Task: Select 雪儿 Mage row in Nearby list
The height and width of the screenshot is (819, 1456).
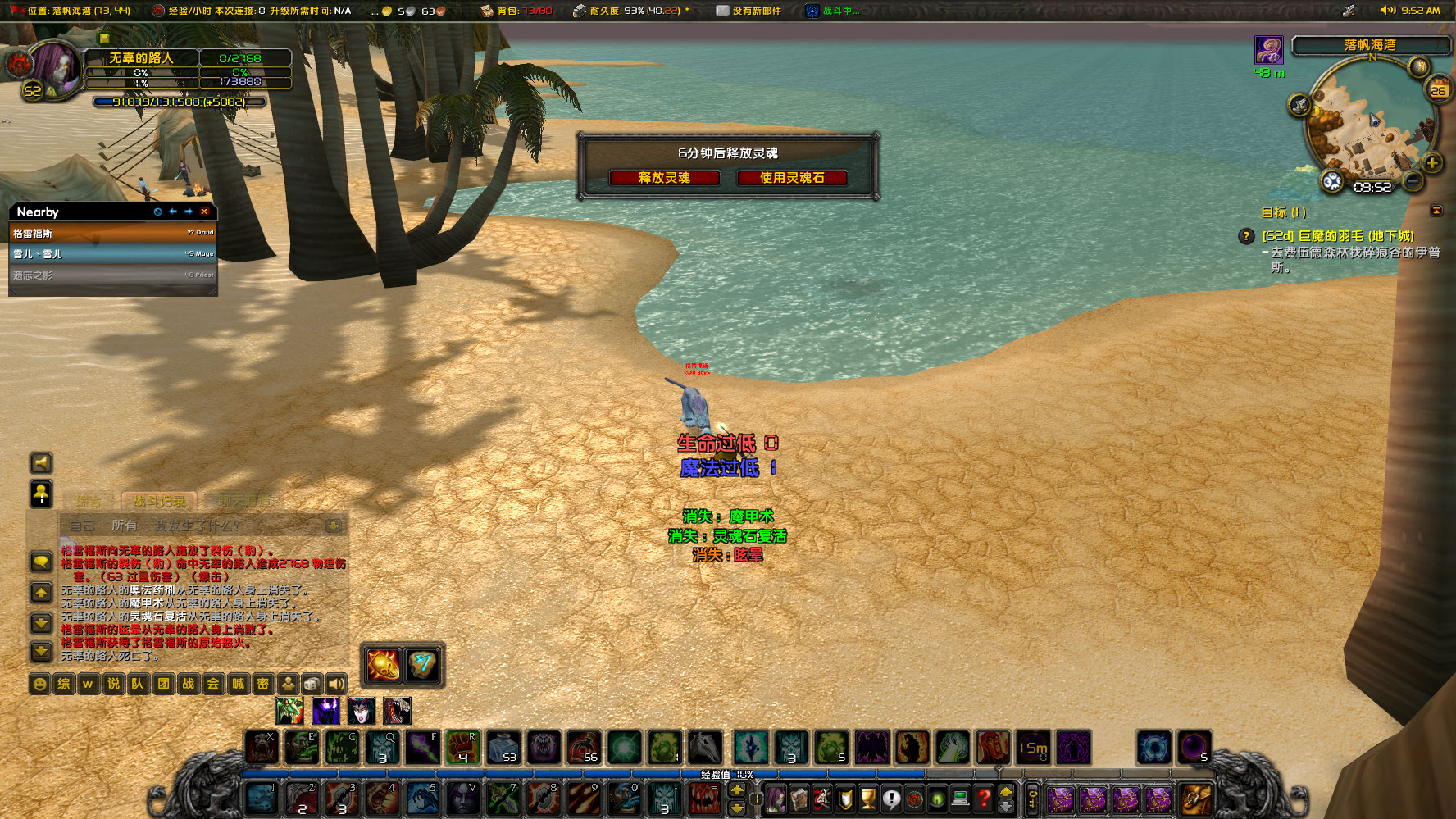Action: point(113,254)
